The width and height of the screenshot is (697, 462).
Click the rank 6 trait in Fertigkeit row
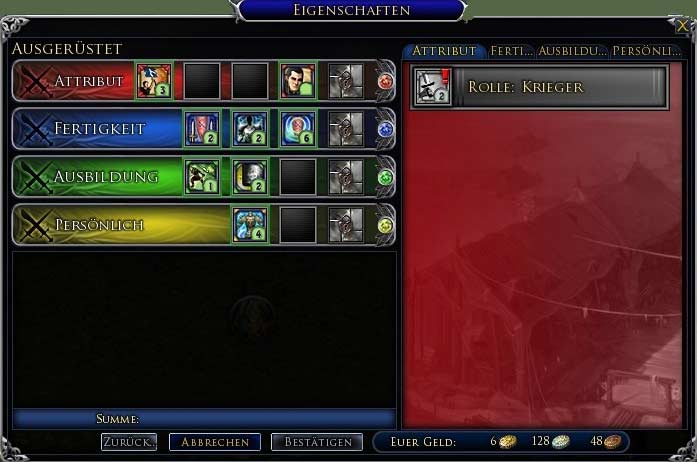(x=298, y=129)
